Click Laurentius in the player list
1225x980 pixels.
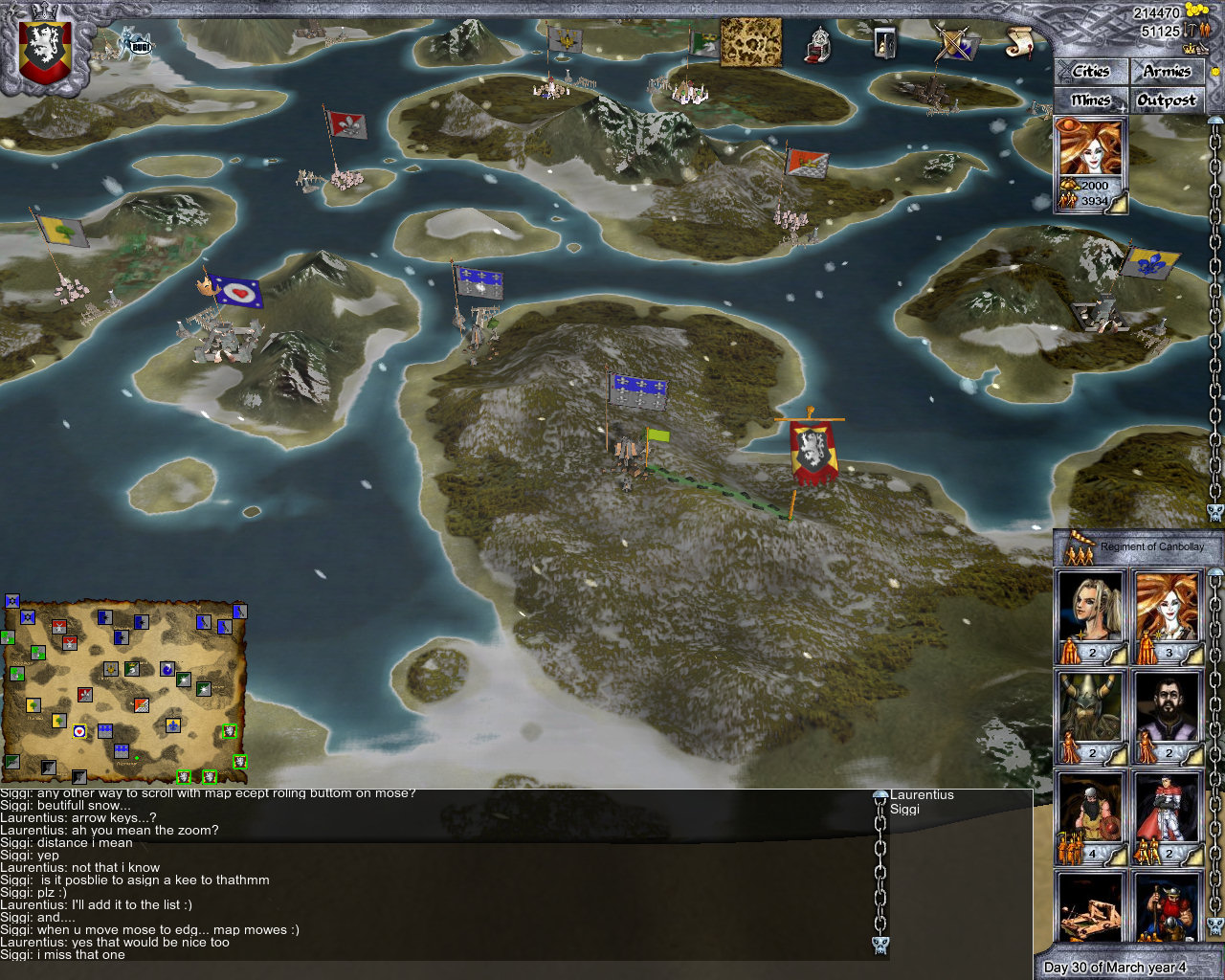pos(922,794)
